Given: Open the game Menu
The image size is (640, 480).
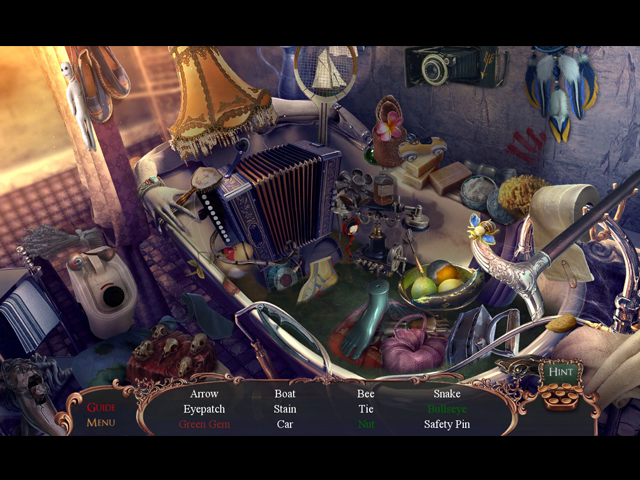Looking at the screenshot, I should pos(101,423).
